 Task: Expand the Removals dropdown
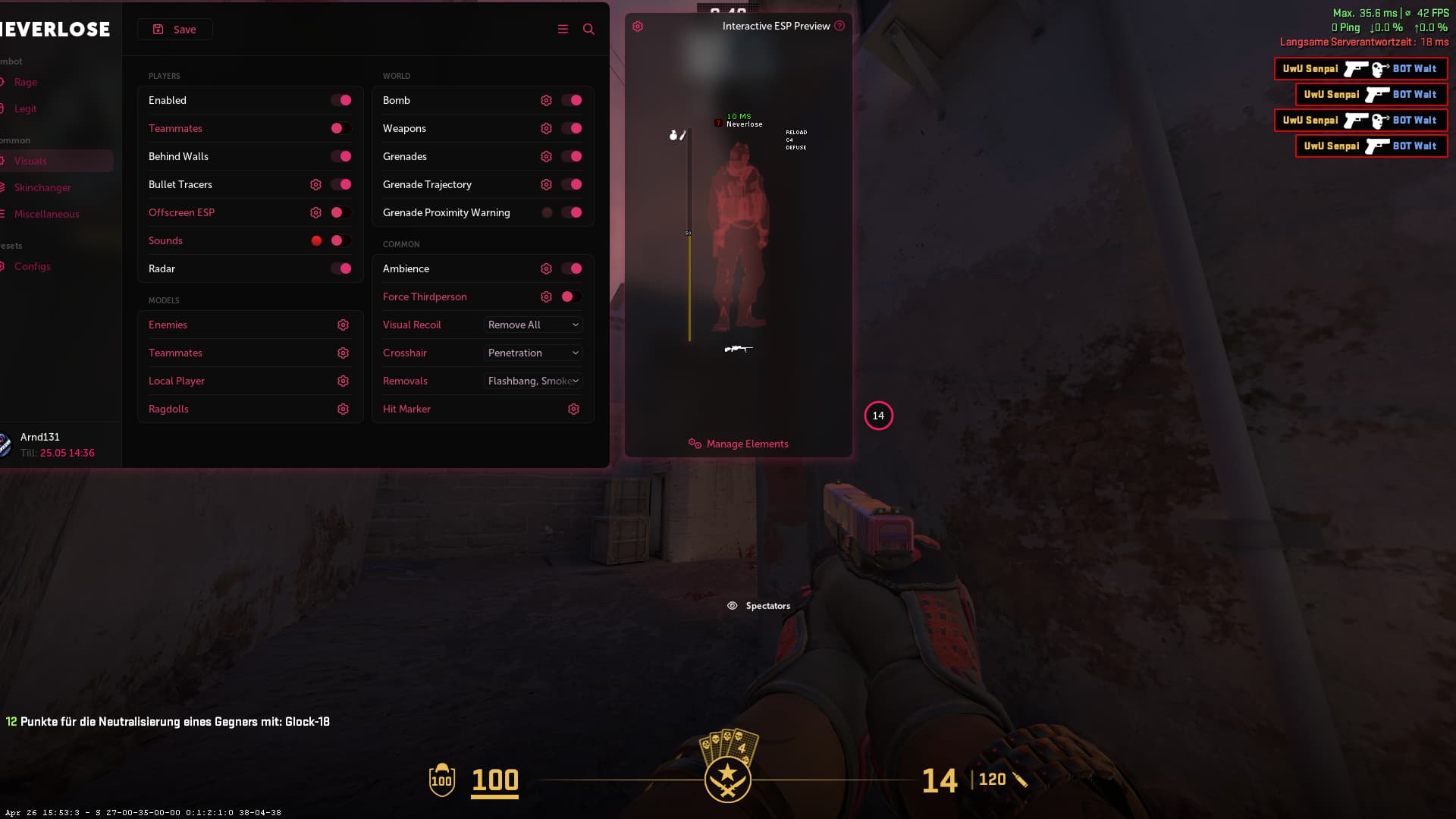533,381
